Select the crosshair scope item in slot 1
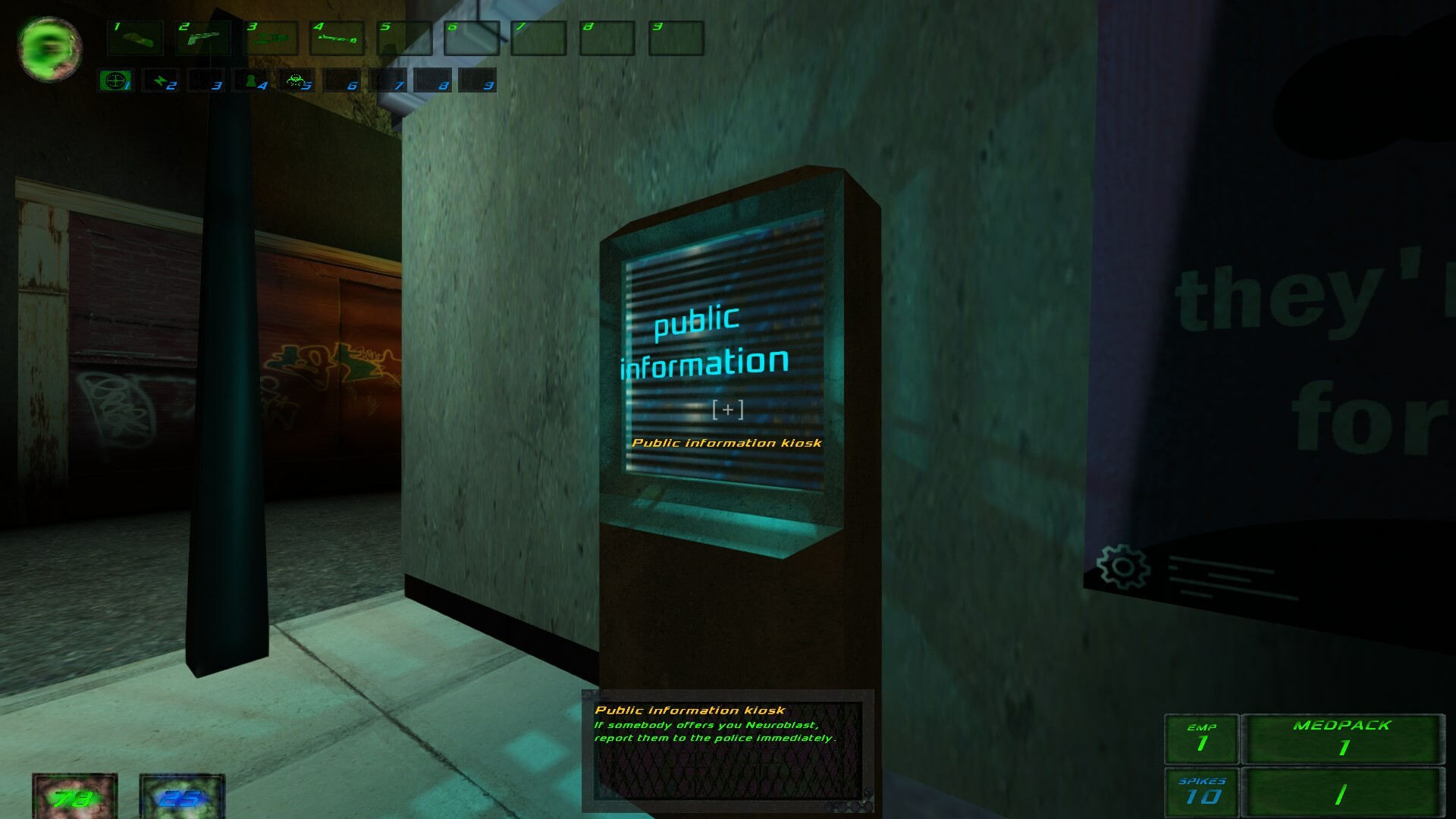This screenshot has width=1456, height=819. (x=114, y=81)
